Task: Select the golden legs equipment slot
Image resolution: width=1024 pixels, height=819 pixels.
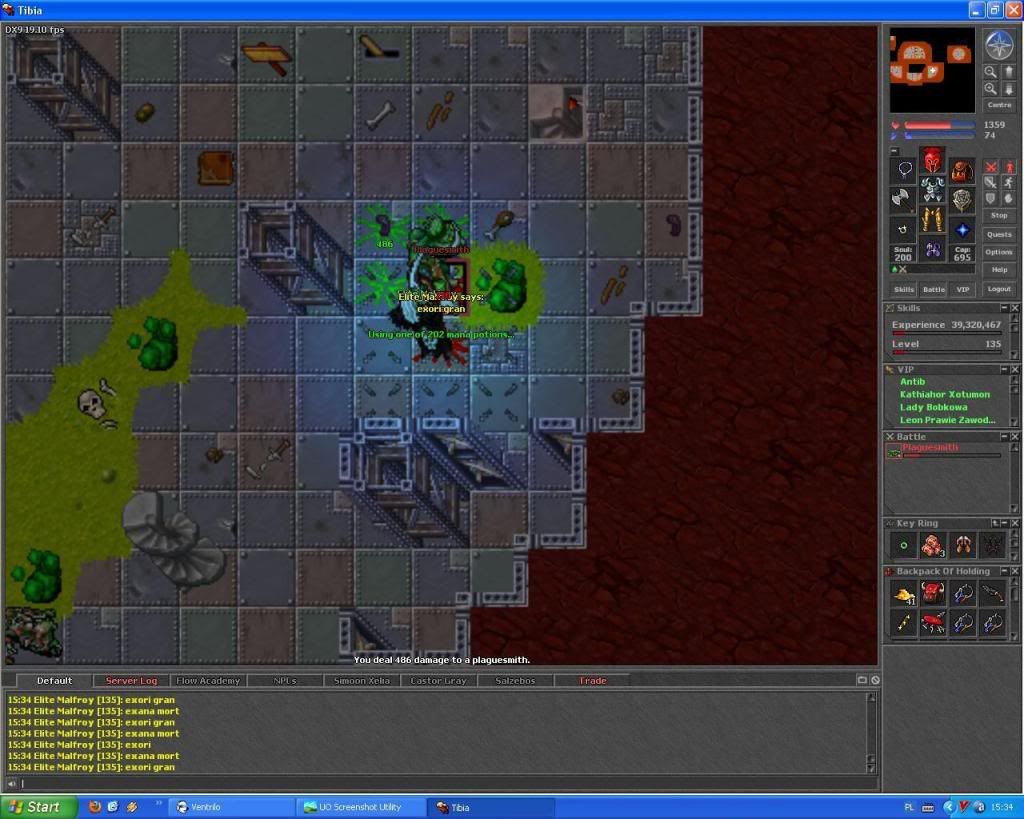Action: (932, 220)
